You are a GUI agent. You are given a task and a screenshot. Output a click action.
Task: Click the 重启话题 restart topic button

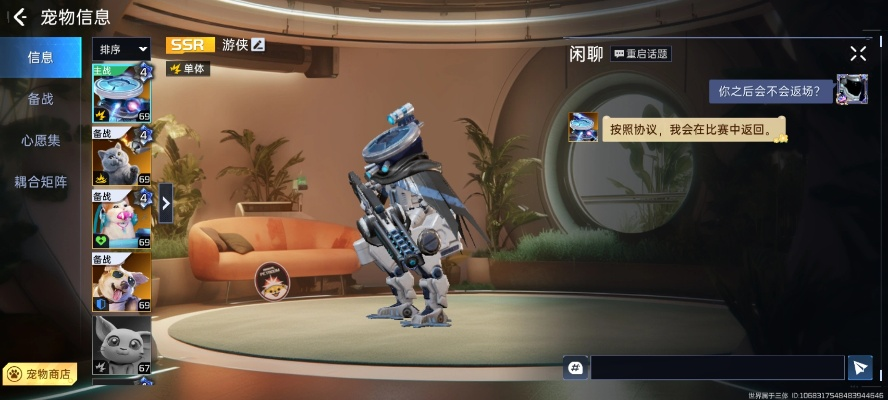tap(640, 53)
